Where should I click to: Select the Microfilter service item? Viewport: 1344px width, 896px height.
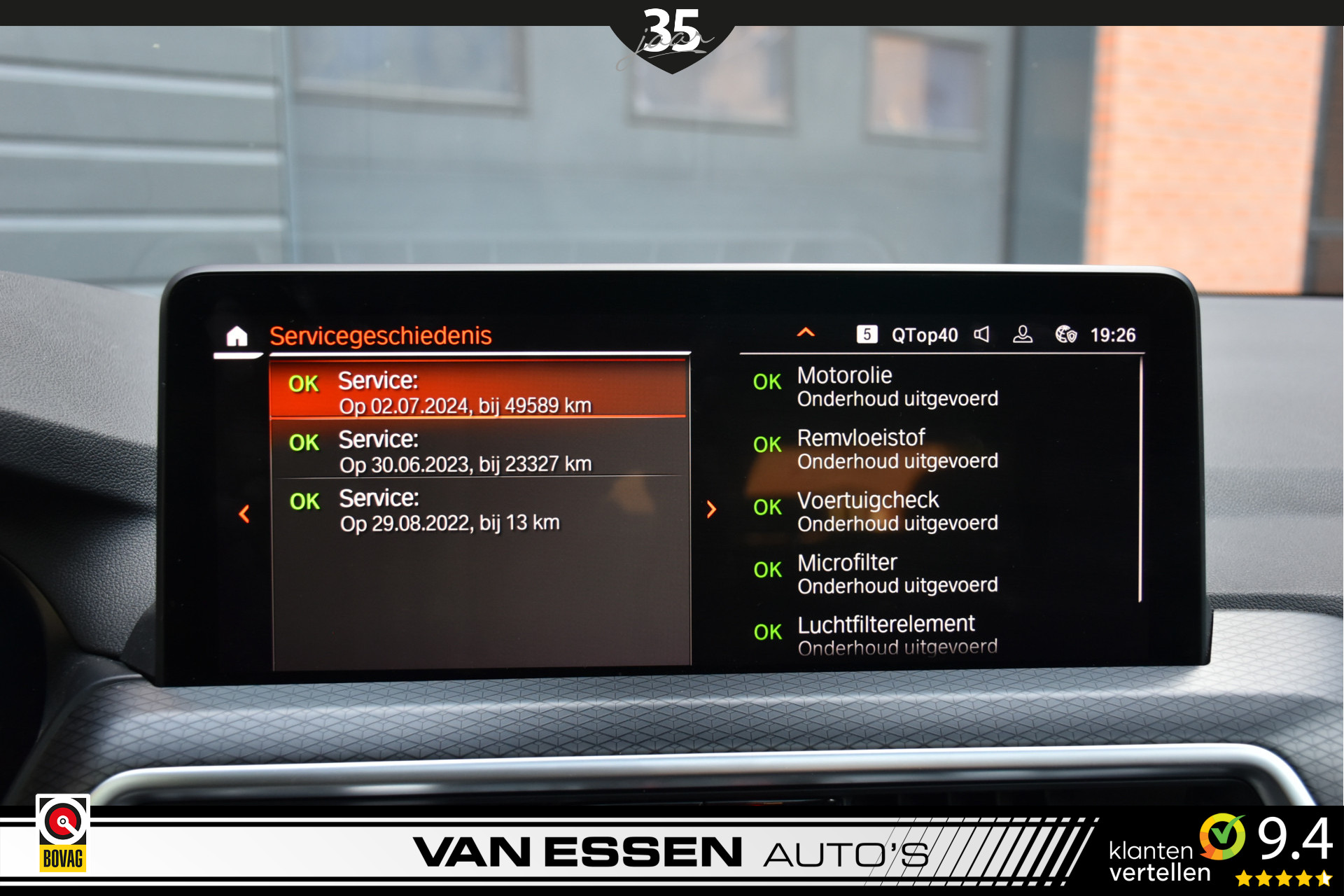896,573
